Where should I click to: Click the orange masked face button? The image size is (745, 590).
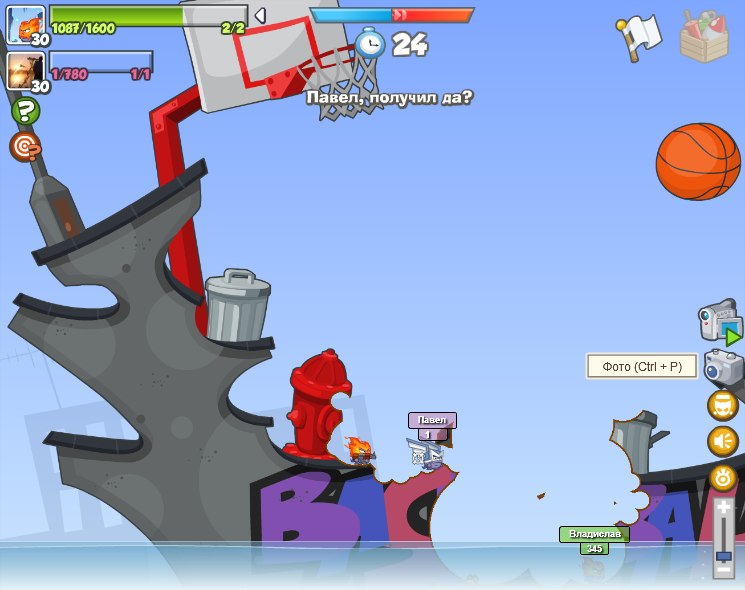point(723,406)
